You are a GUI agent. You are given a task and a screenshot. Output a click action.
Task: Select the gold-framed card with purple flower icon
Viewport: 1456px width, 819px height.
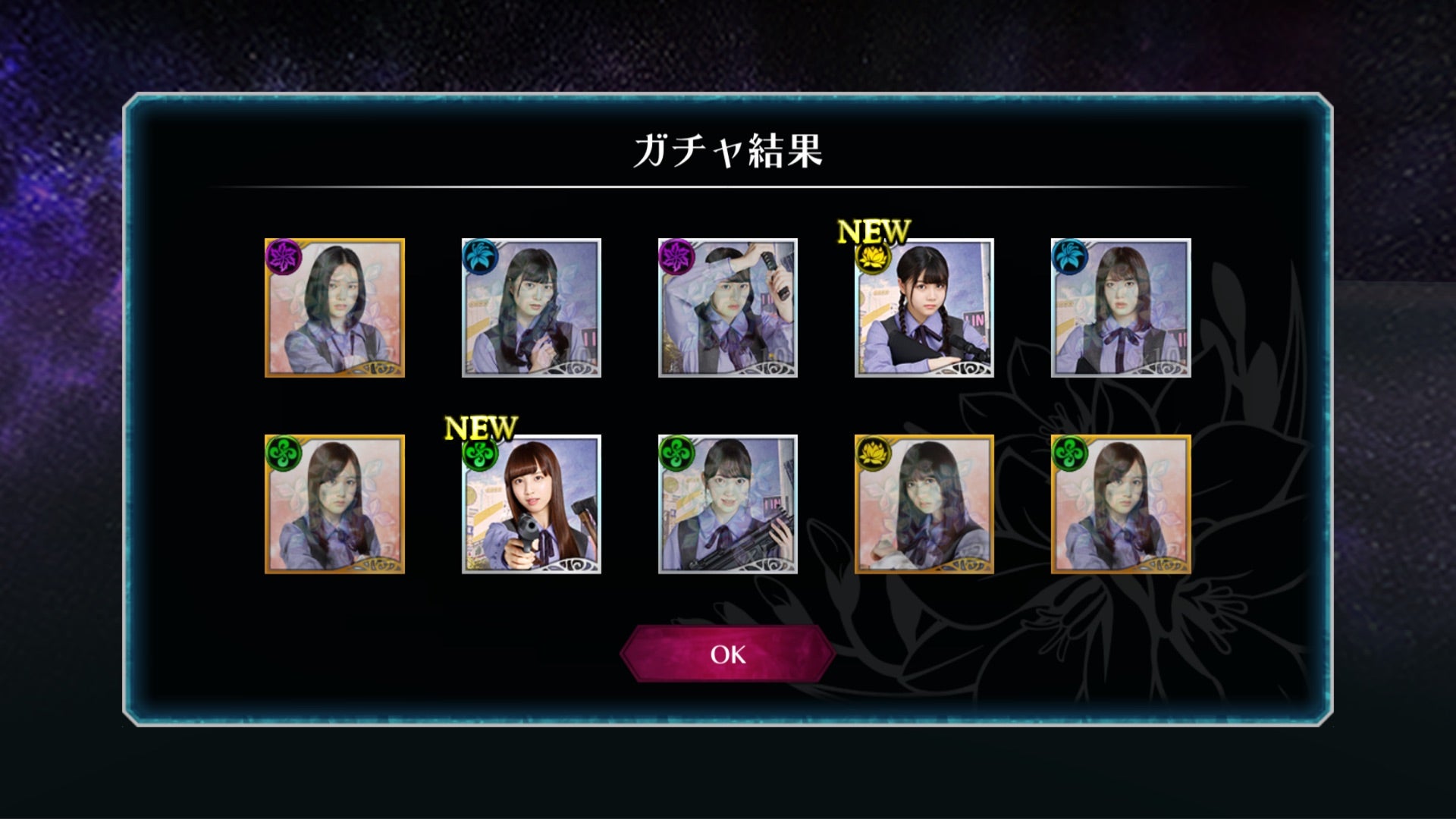(x=334, y=308)
